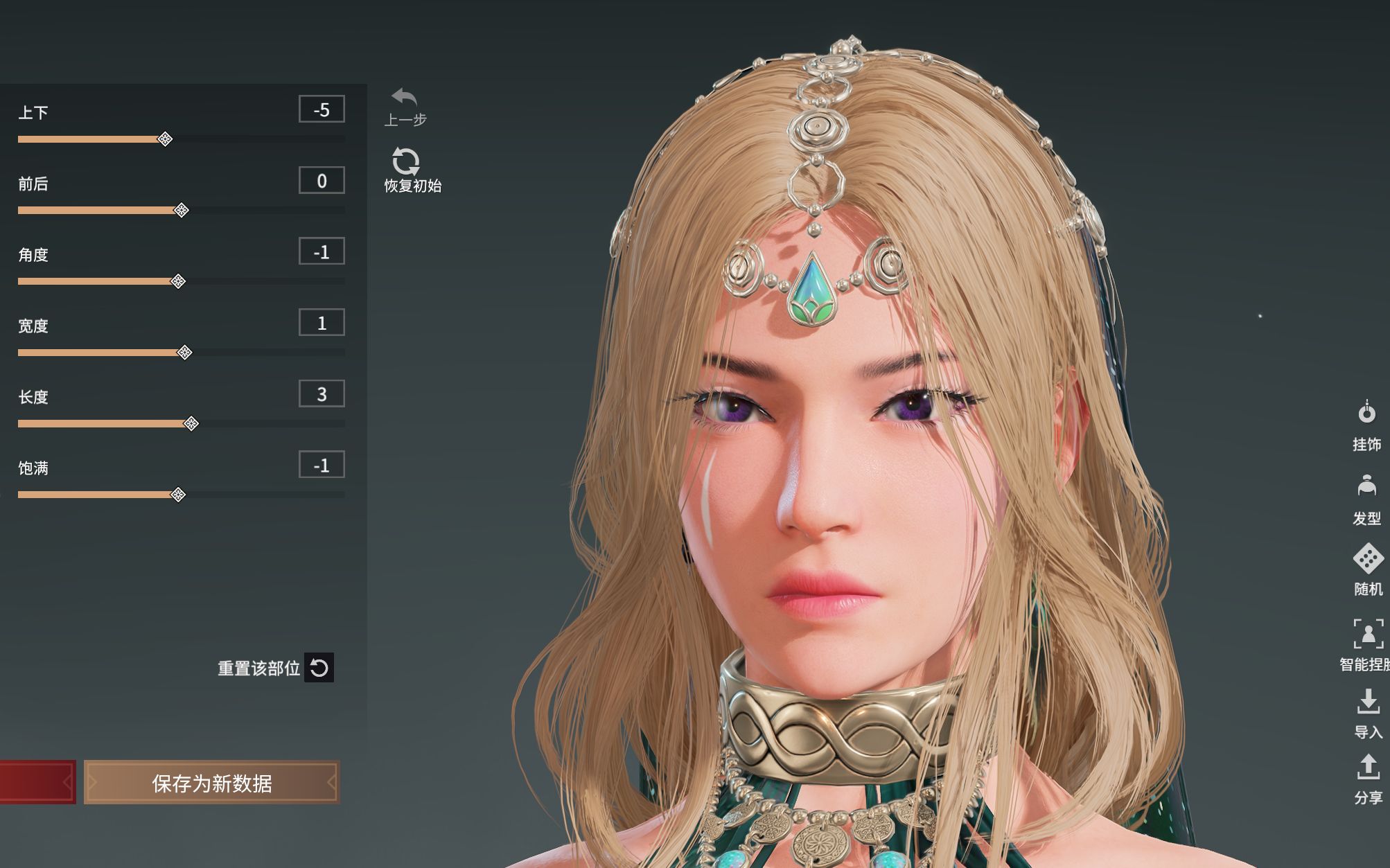The width and height of the screenshot is (1390, 868).
Task: Click the 前后 slider handle
Action: (182, 211)
